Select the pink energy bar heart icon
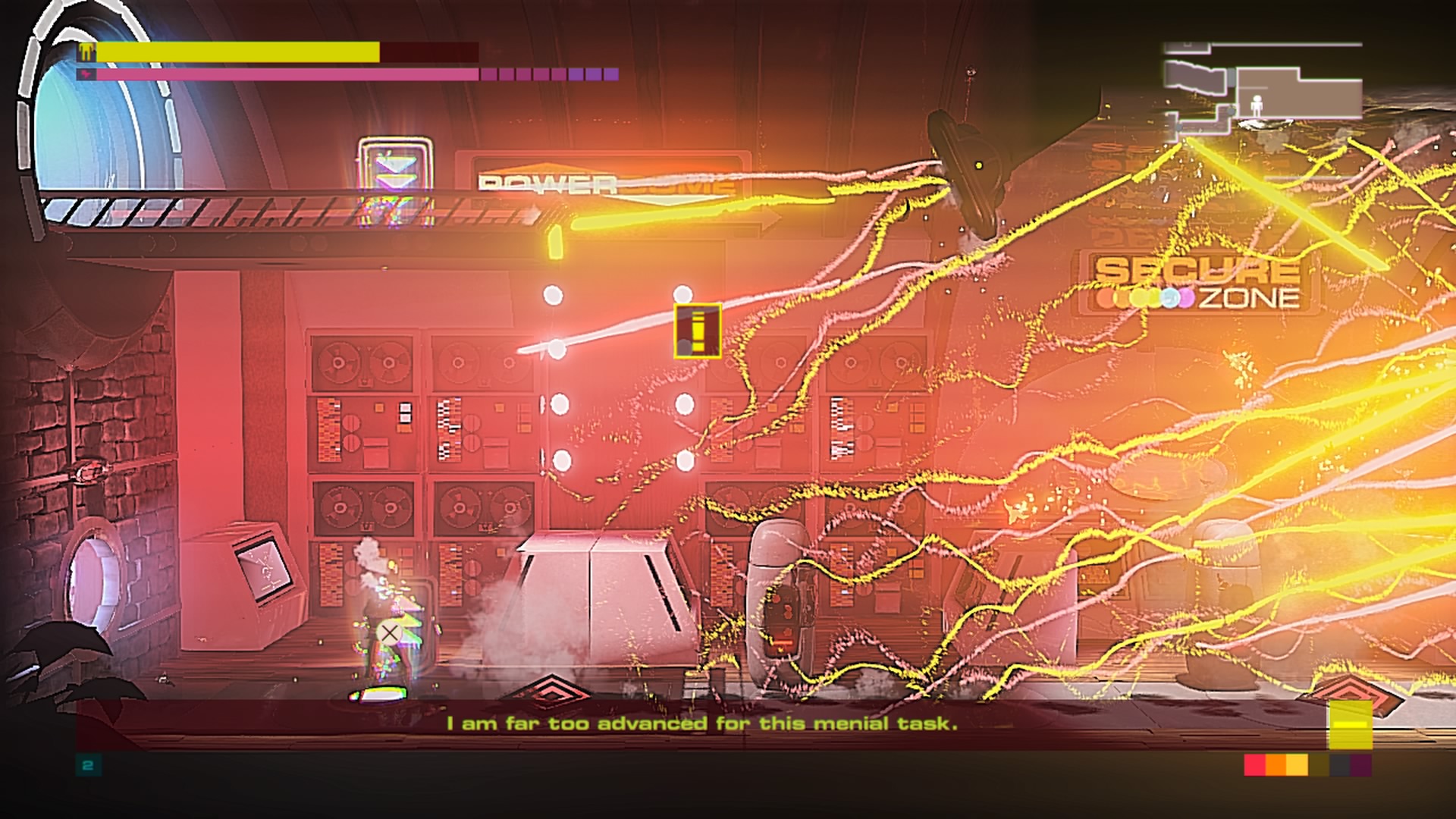 pyautogui.click(x=86, y=74)
